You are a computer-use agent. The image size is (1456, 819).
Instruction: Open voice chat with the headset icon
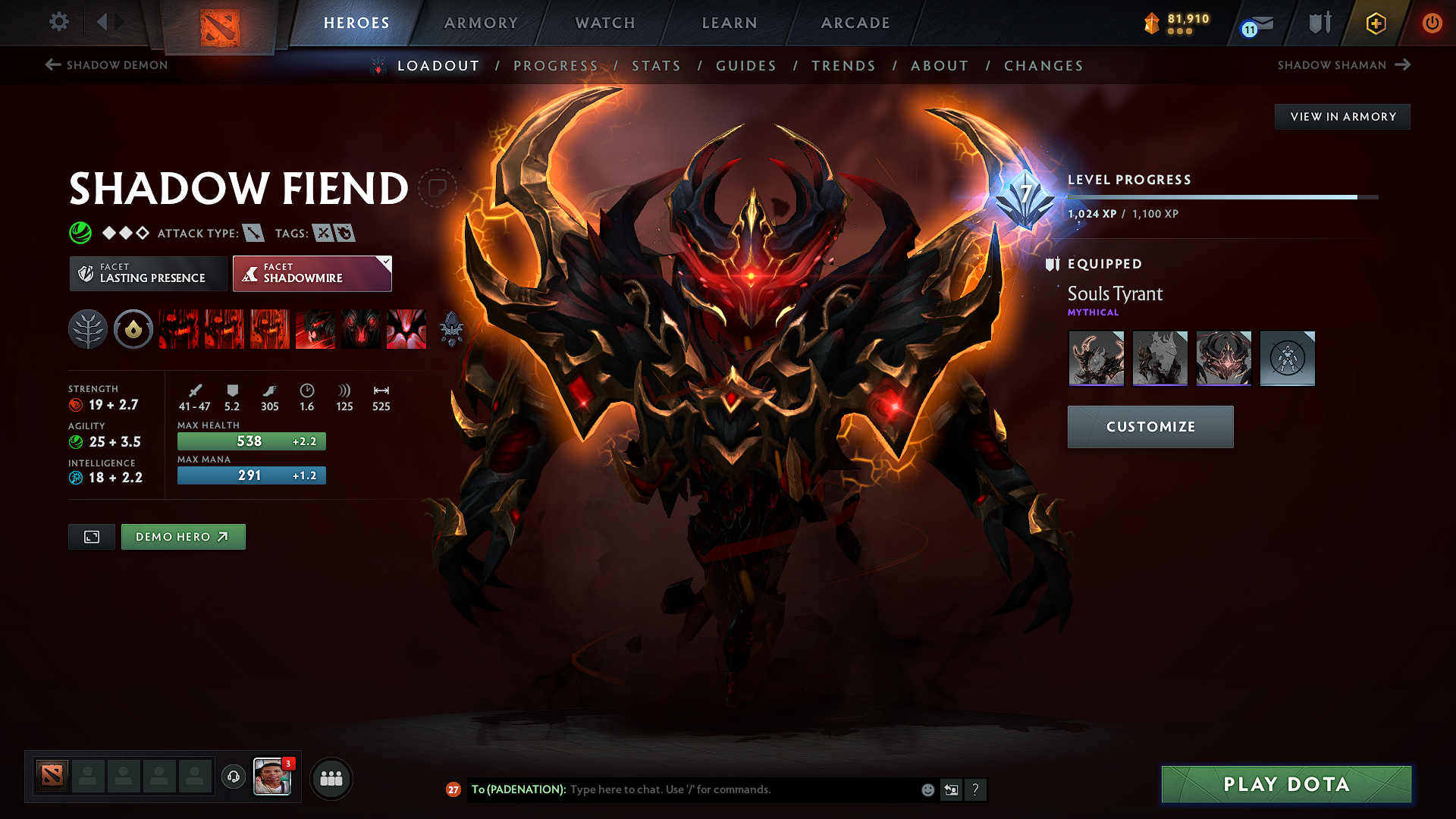coord(233,777)
